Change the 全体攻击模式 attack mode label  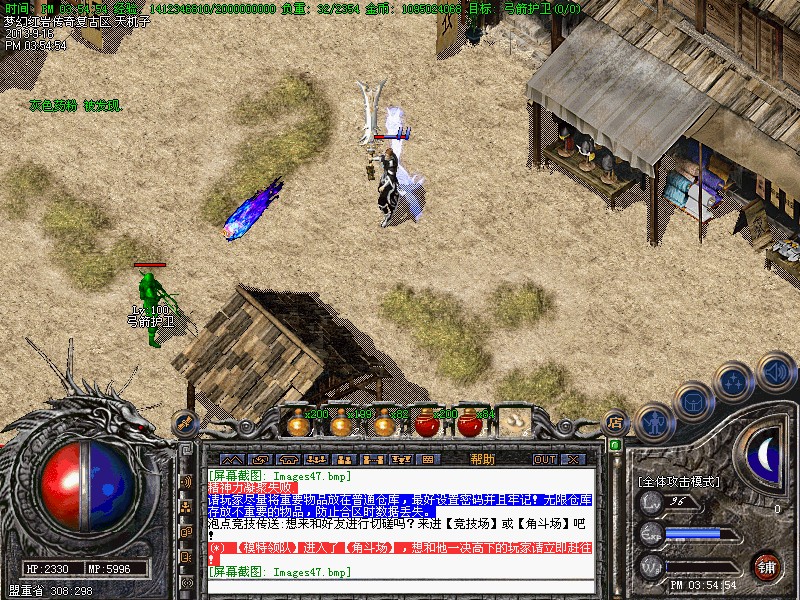[680, 481]
